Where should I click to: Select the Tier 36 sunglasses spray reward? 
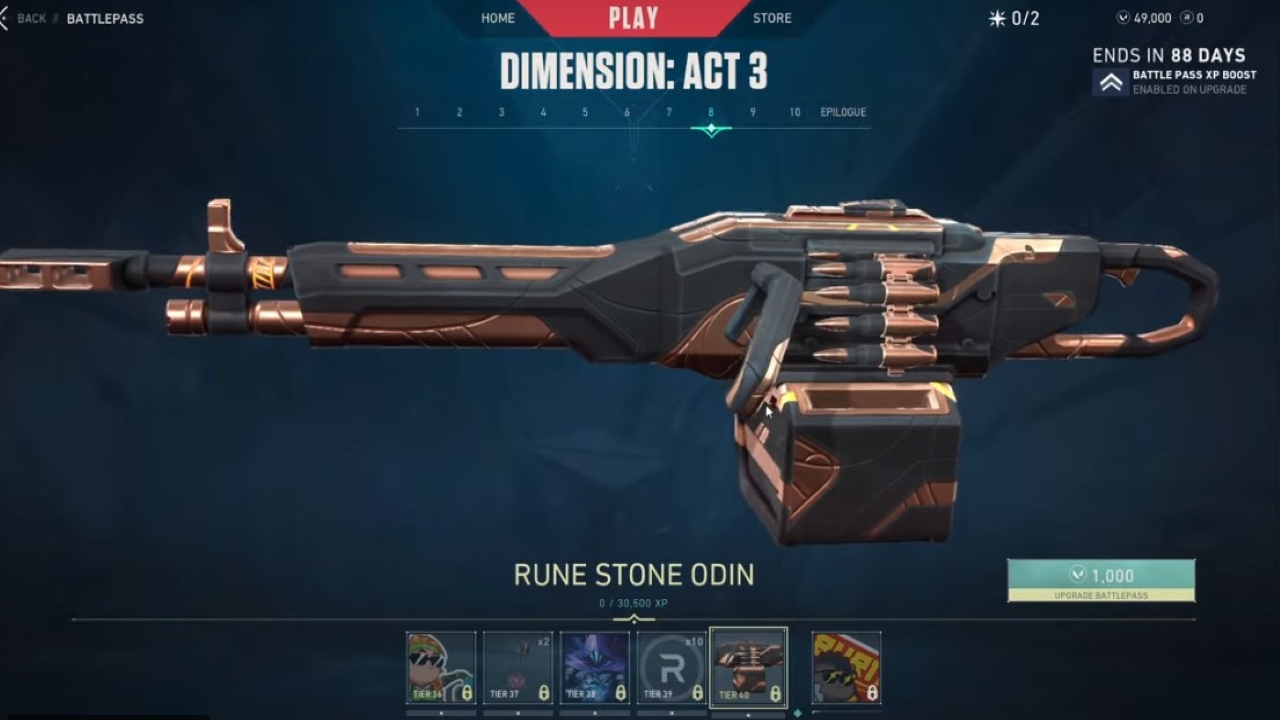pos(441,667)
